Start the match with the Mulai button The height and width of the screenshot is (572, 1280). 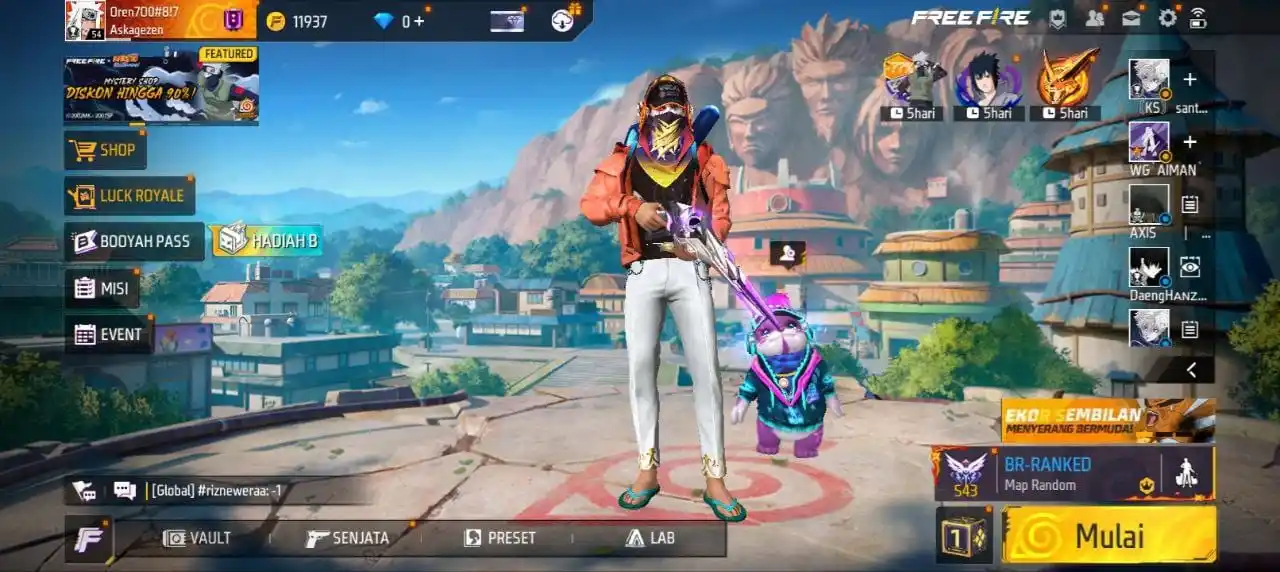(x=1109, y=535)
